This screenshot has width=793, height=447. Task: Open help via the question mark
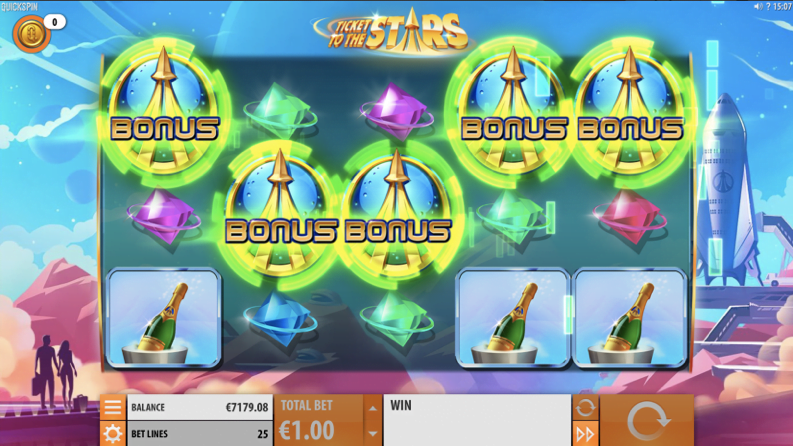pyautogui.click(x=768, y=6)
